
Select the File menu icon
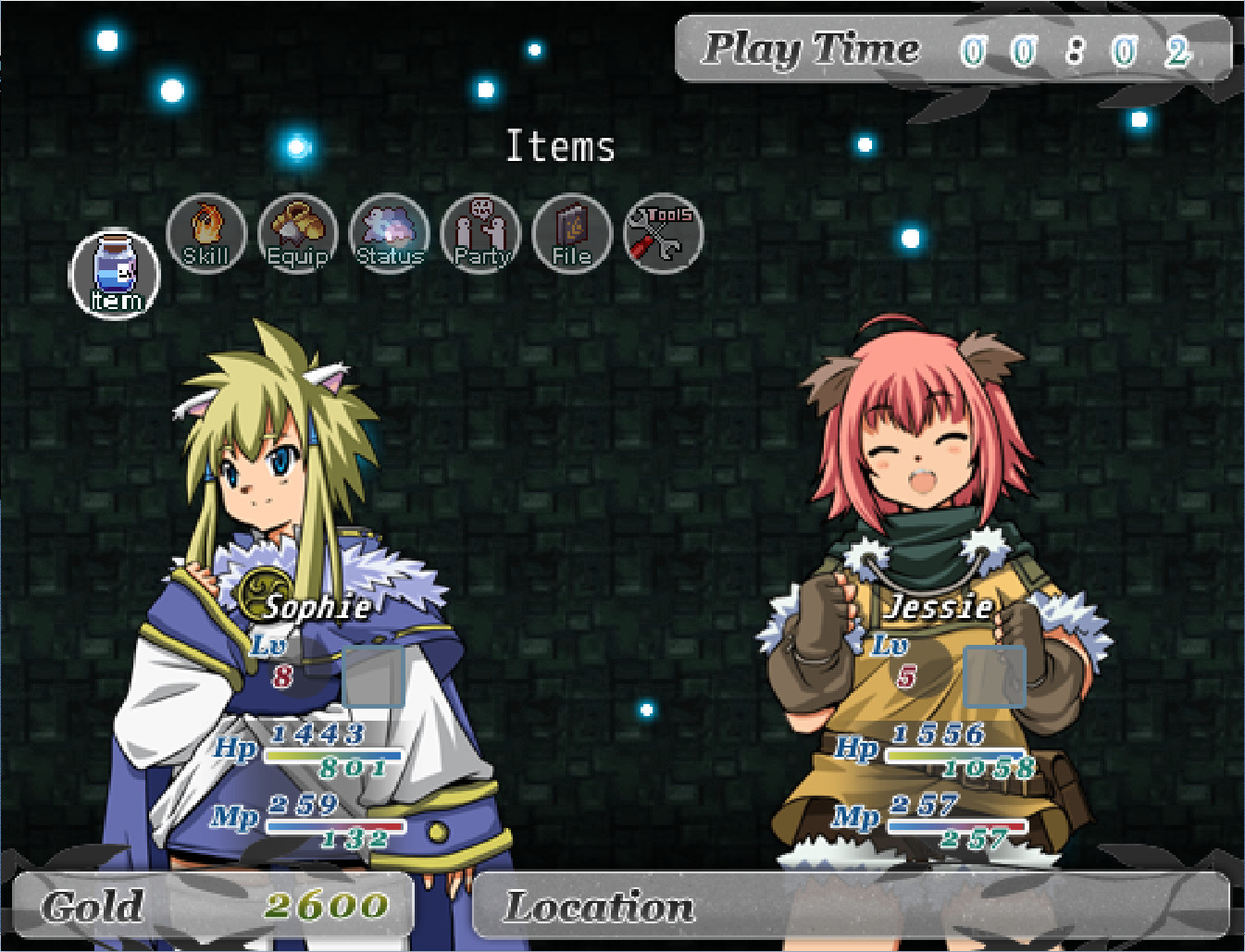coord(571,234)
